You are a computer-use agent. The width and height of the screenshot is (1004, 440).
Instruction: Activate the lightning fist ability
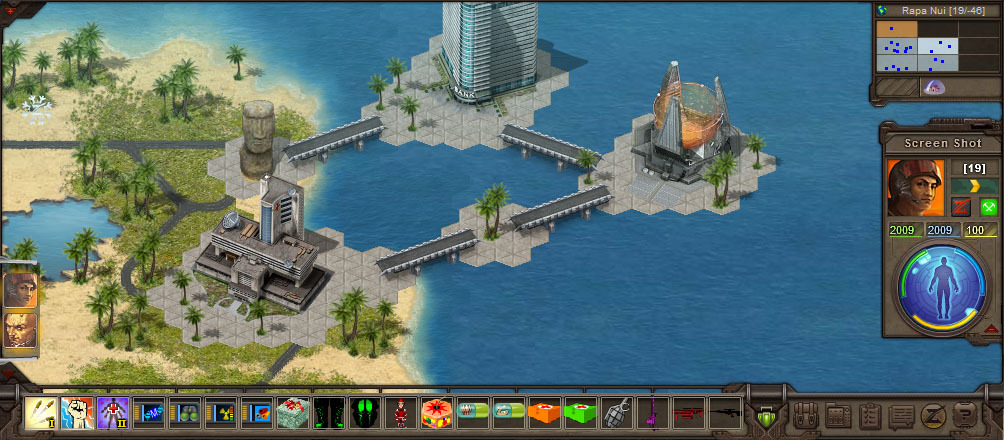(x=78, y=412)
